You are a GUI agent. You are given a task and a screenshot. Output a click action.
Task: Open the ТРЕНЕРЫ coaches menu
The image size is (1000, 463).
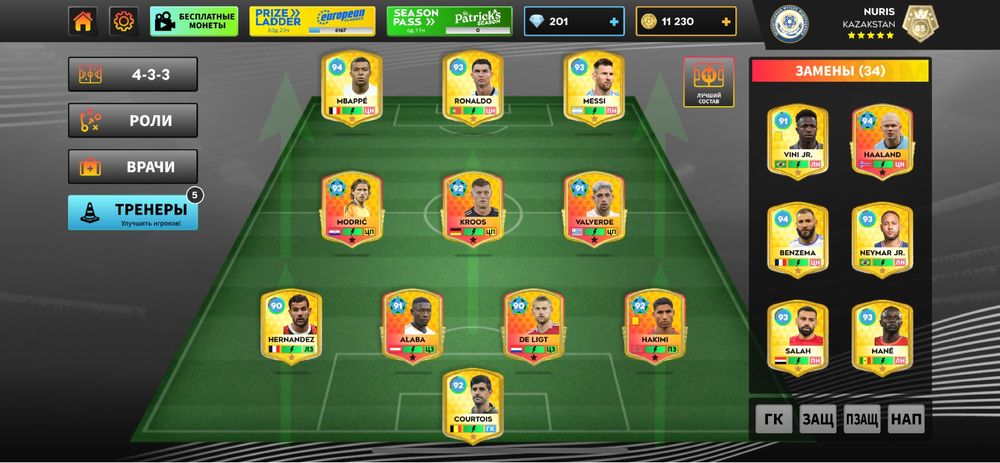133,212
